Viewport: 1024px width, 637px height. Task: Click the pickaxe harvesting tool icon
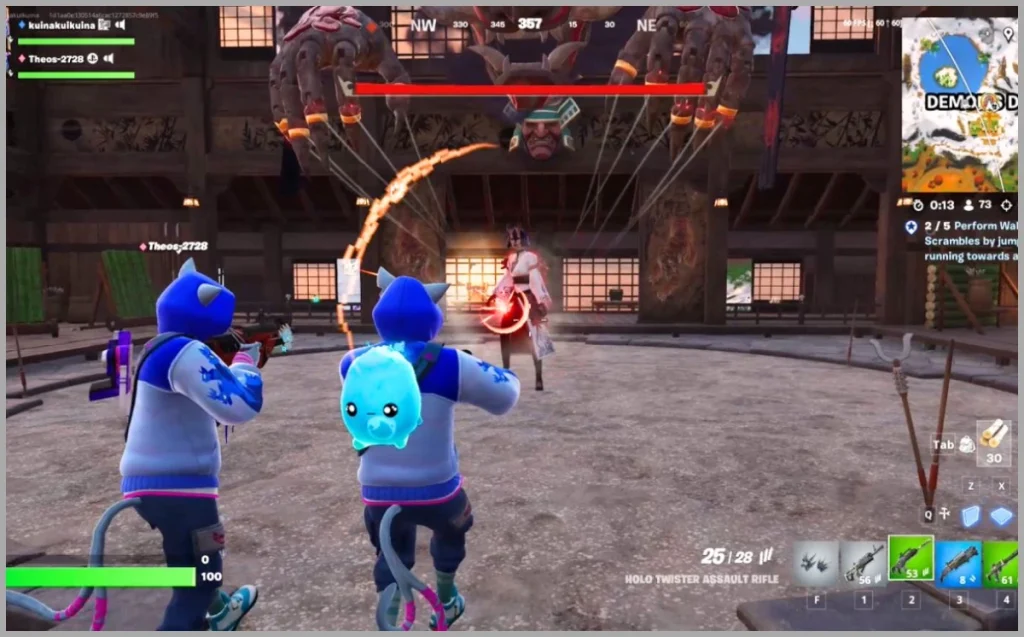943,515
